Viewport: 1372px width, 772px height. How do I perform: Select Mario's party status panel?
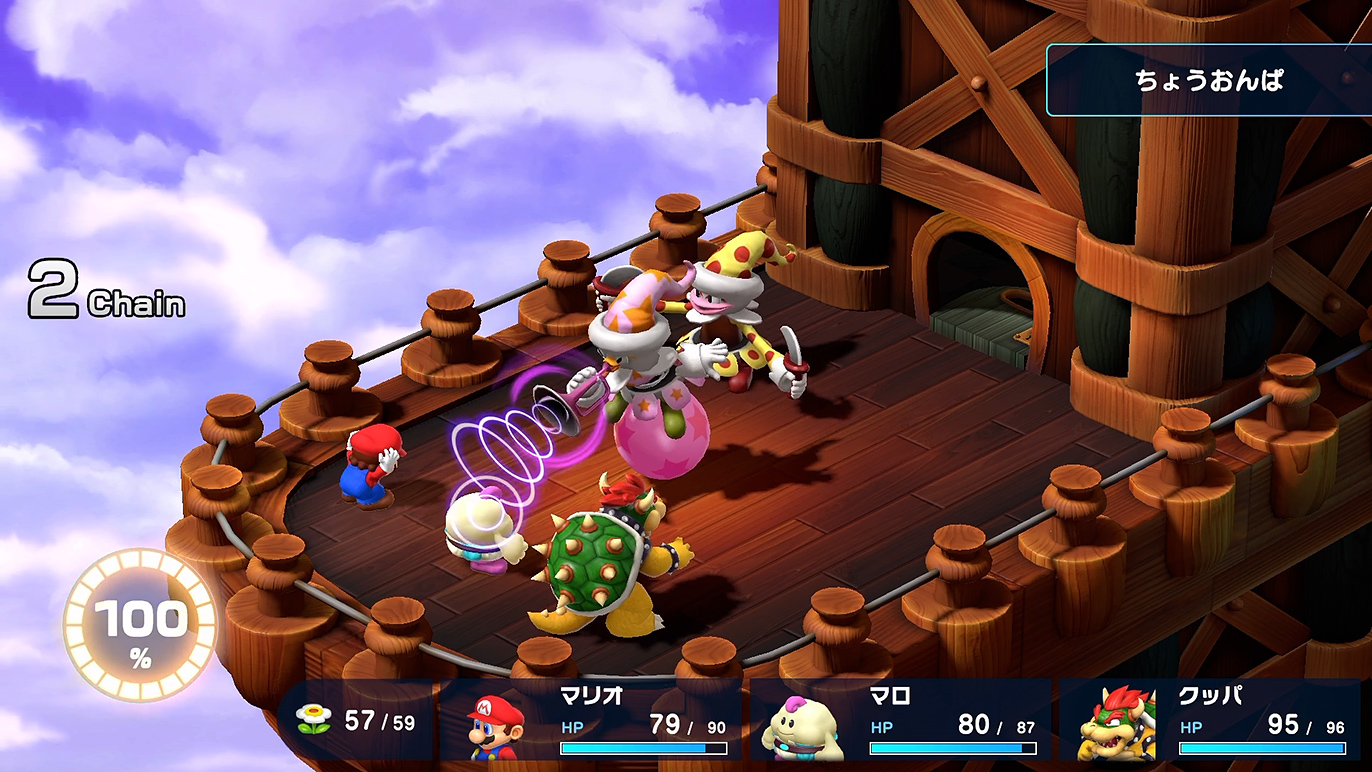click(x=596, y=722)
